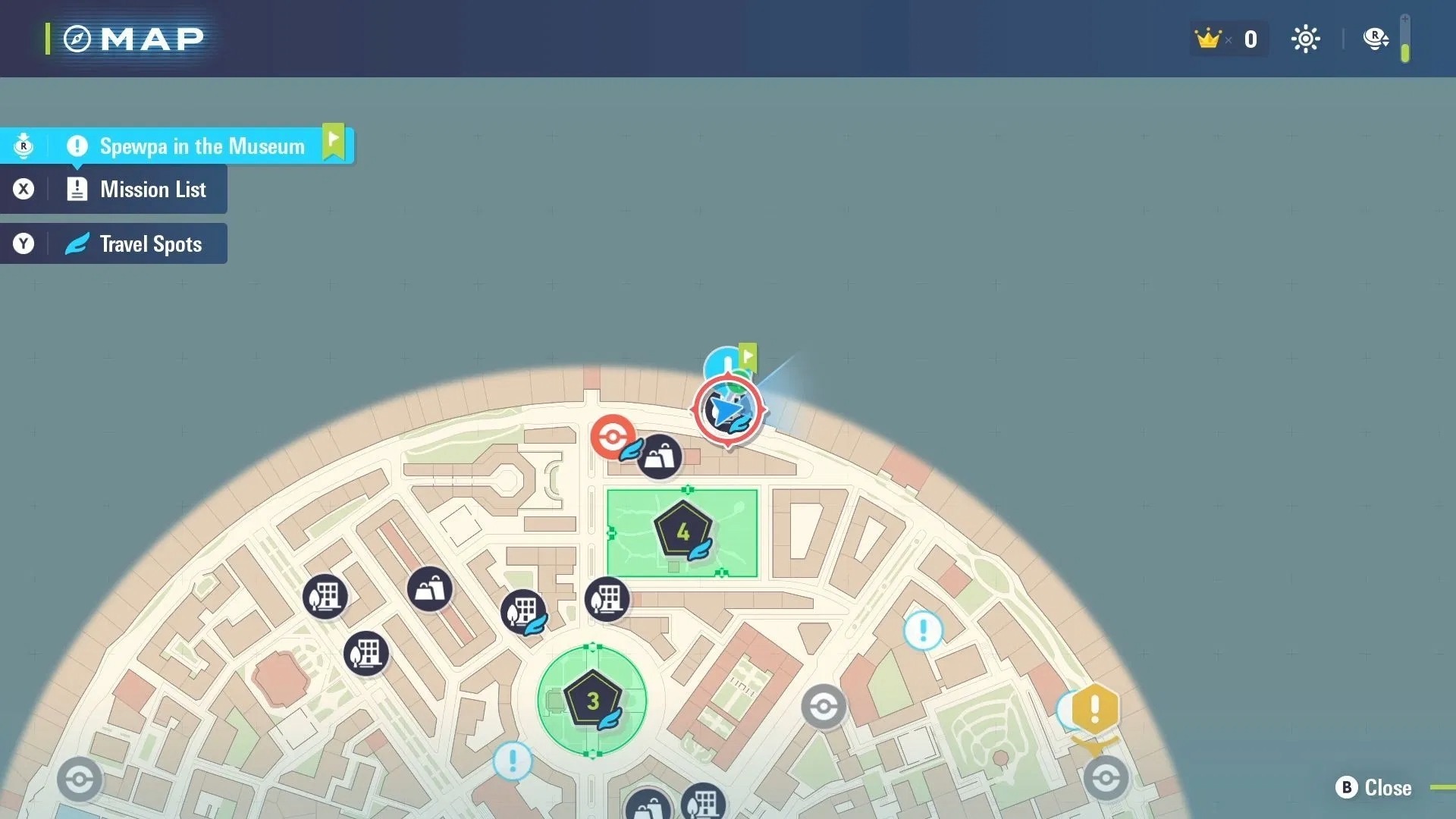Select the gray pokeball spot in the bottom-left corner
This screenshot has width=1456, height=819.
click(x=79, y=780)
